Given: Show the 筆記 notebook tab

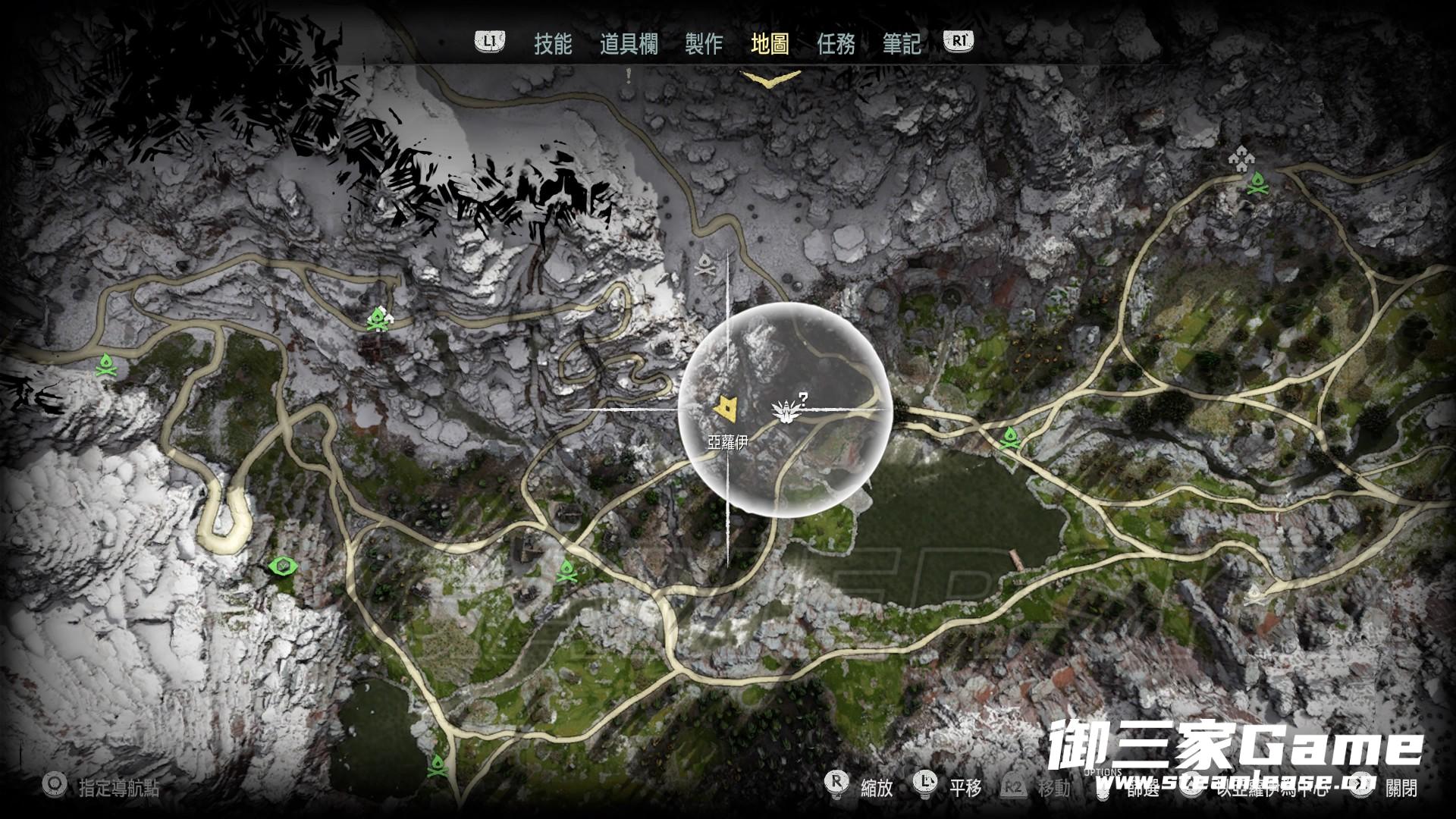Looking at the screenshot, I should click(x=902, y=44).
